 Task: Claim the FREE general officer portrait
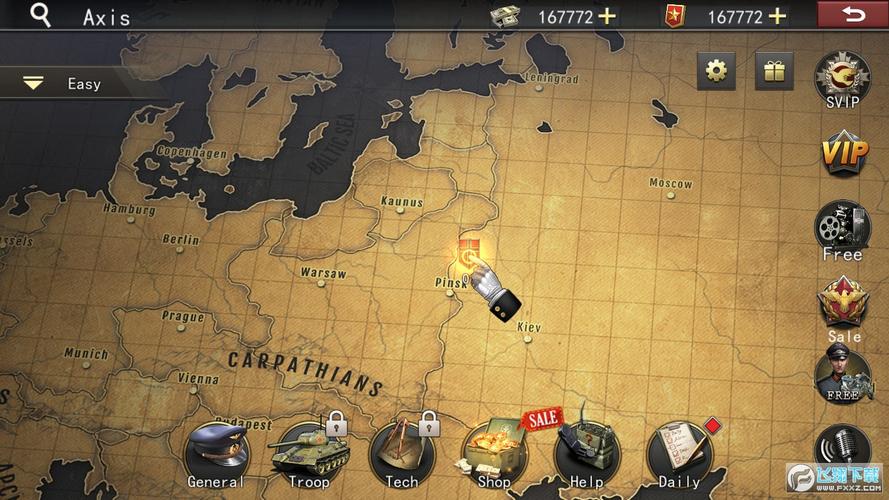(x=842, y=375)
